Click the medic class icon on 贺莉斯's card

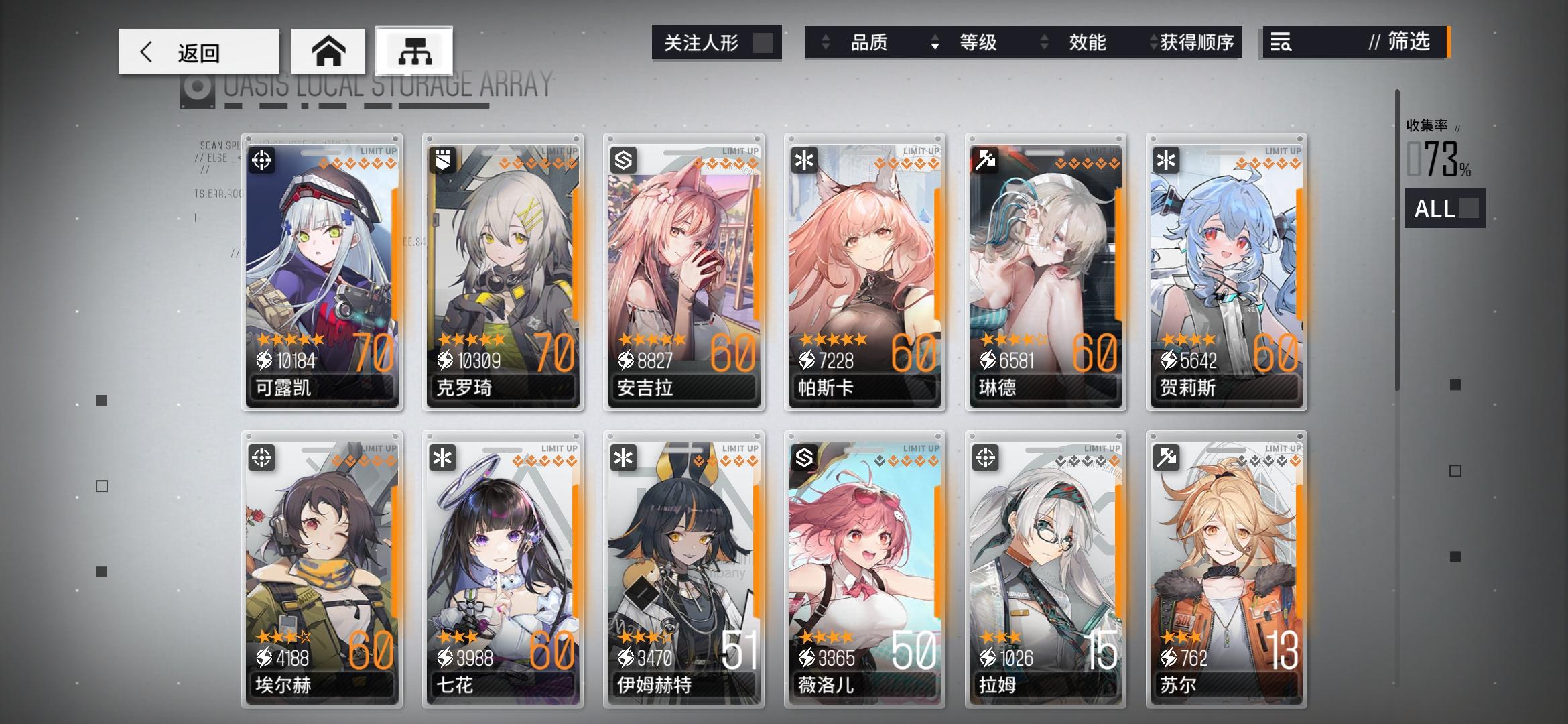tap(1167, 160)
